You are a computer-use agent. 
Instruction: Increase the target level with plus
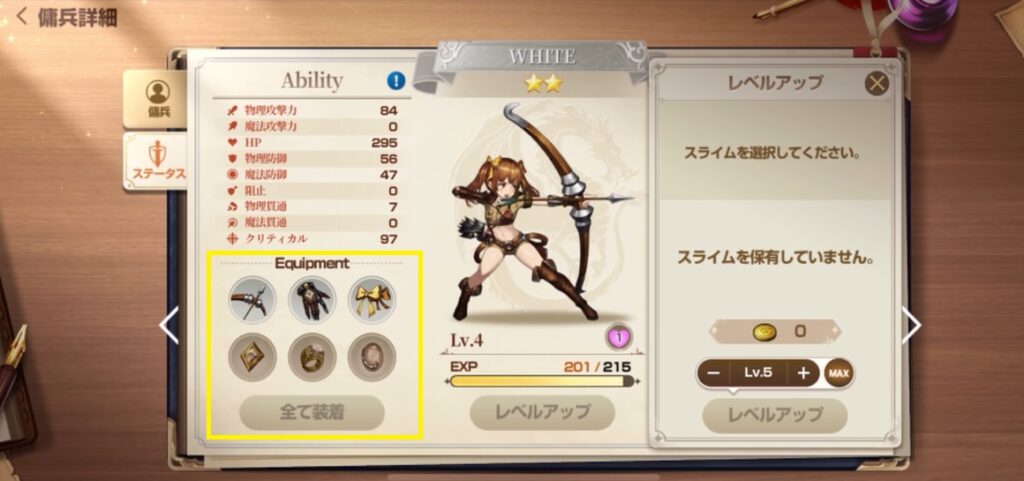click(802, 373)
